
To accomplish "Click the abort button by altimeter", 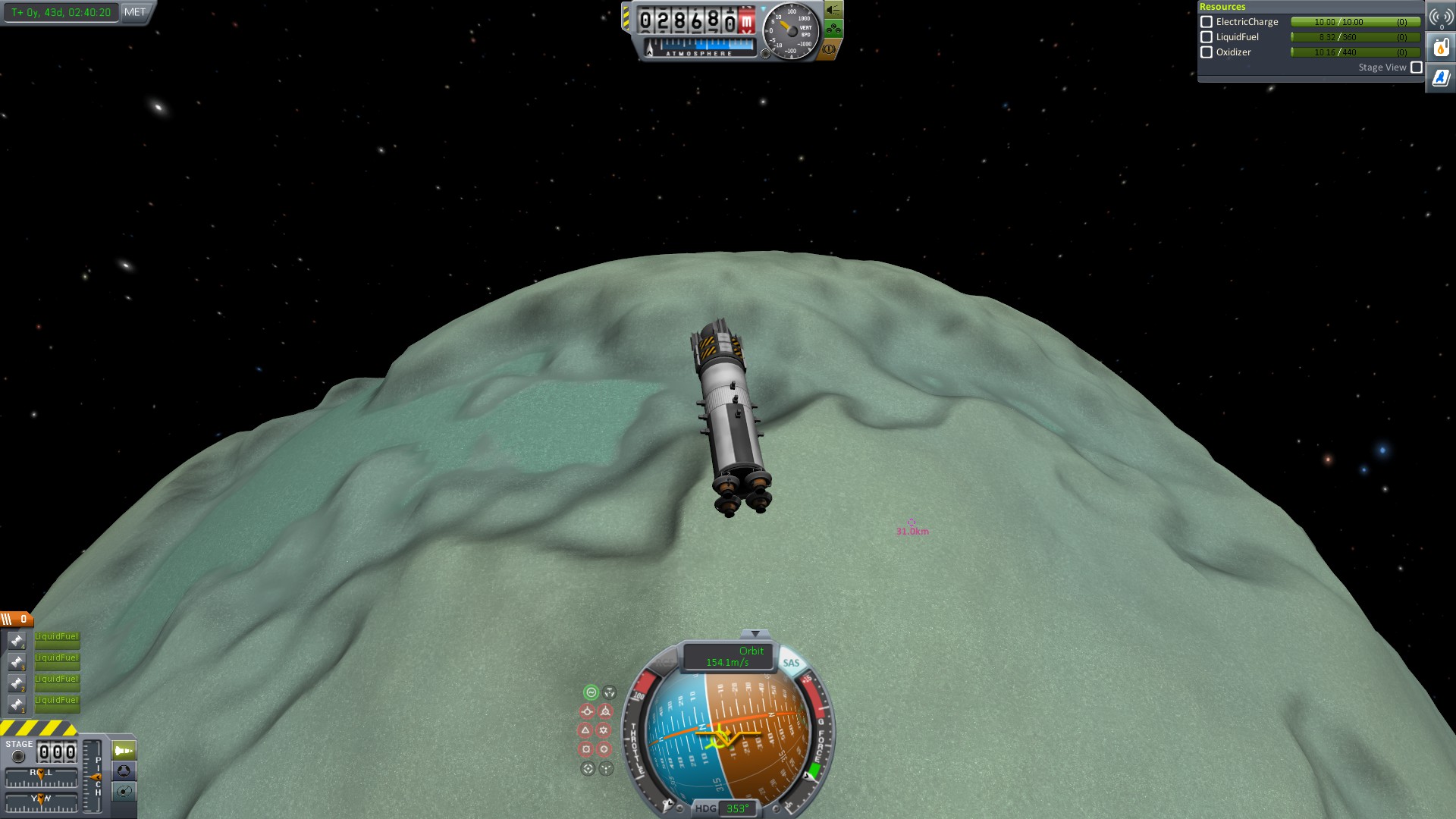I will (x=829, y=49).
